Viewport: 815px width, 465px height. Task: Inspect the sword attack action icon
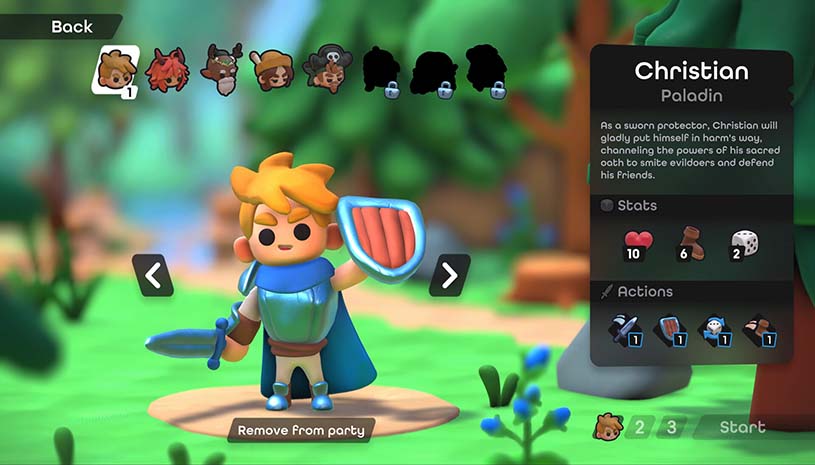tap(624, 331)
